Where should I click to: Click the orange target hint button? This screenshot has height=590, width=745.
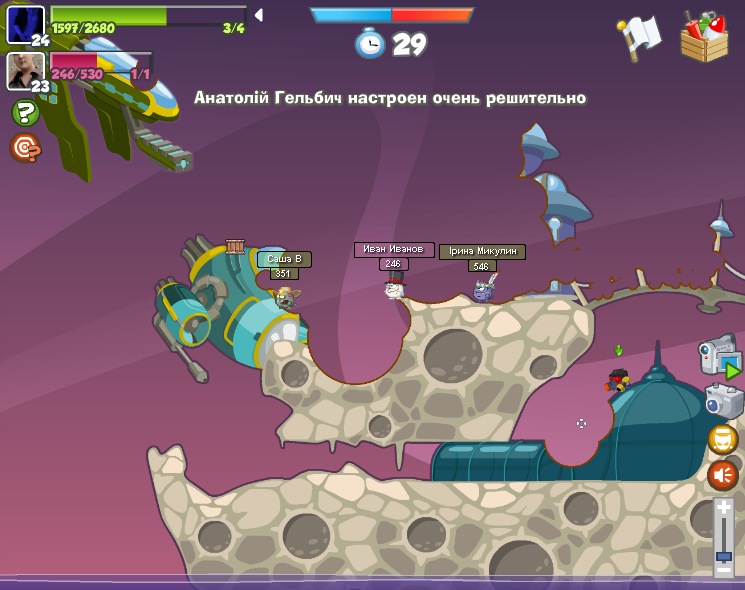[24, 148]
